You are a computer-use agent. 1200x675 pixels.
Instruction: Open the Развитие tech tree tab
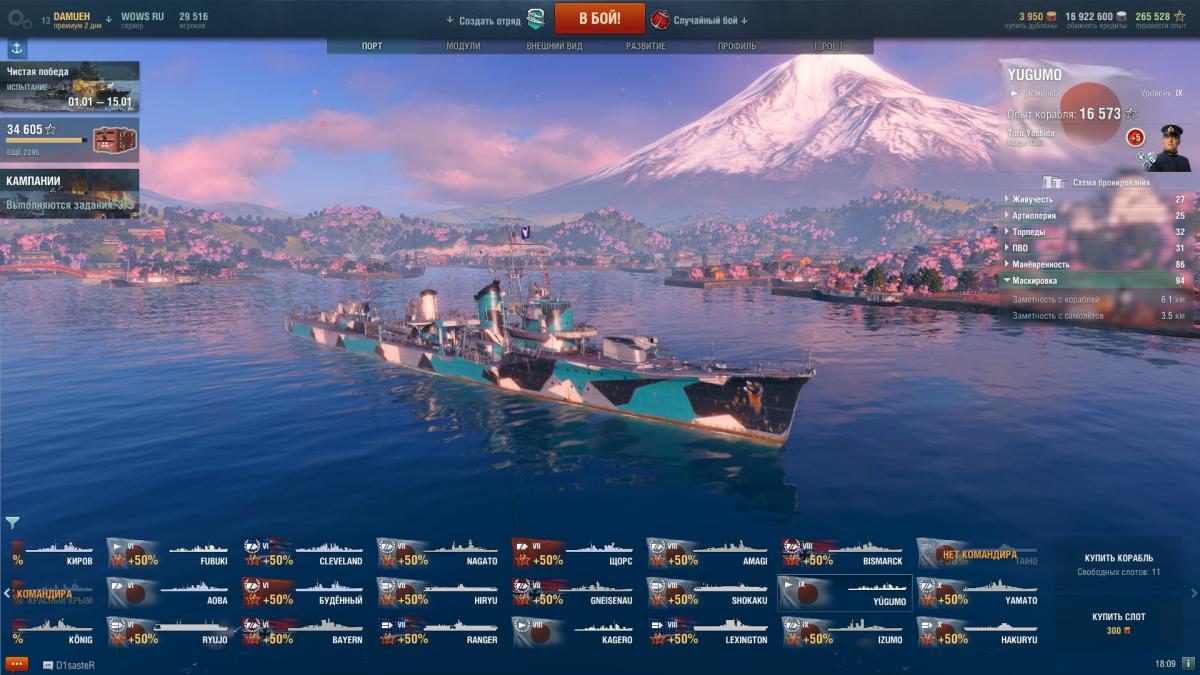(646, 46)
